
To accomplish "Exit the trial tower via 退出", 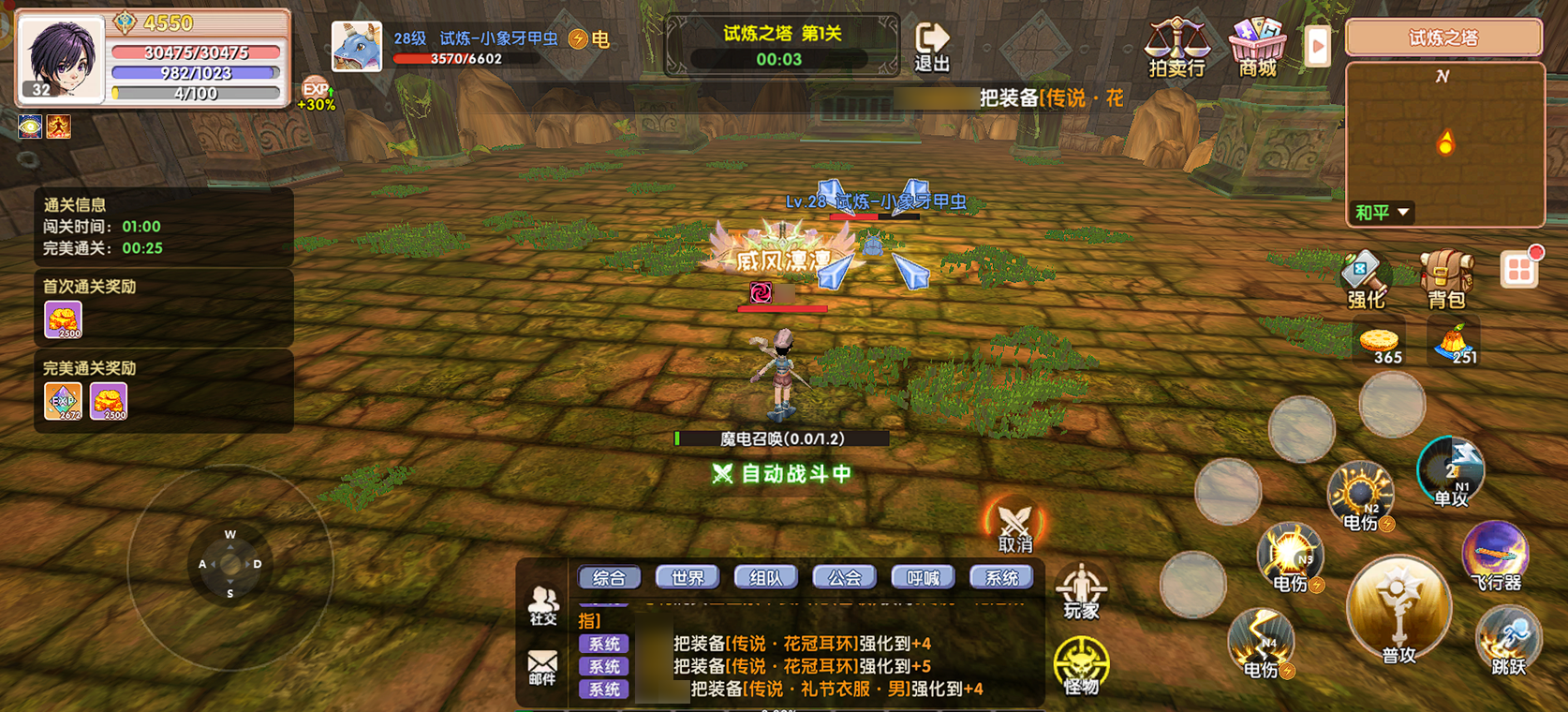I will (x=931, y=47).
